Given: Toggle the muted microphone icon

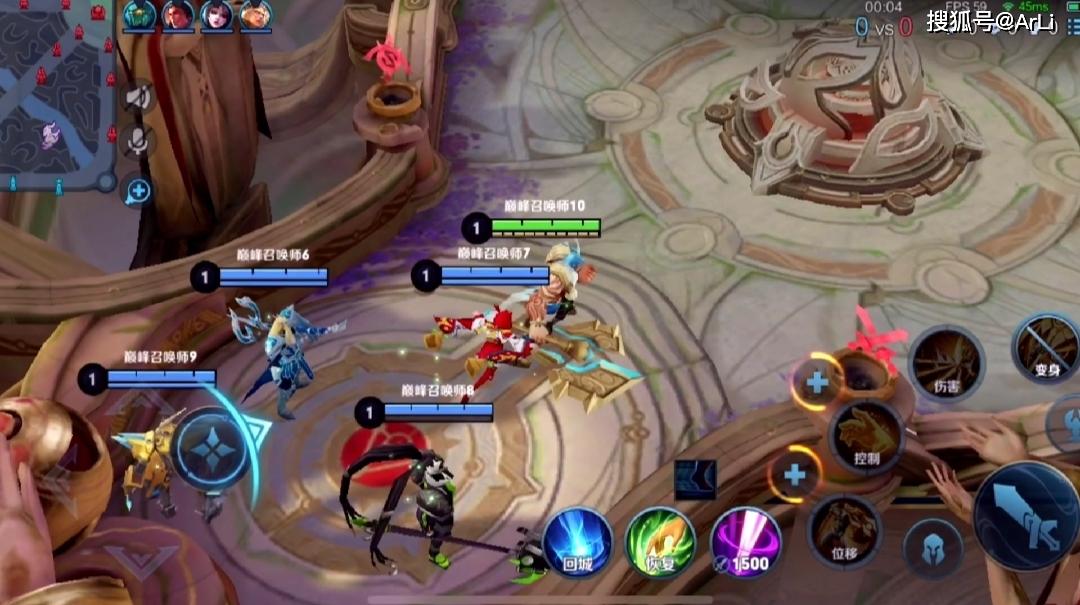Looking at the screenshot, I should point(138,142).
